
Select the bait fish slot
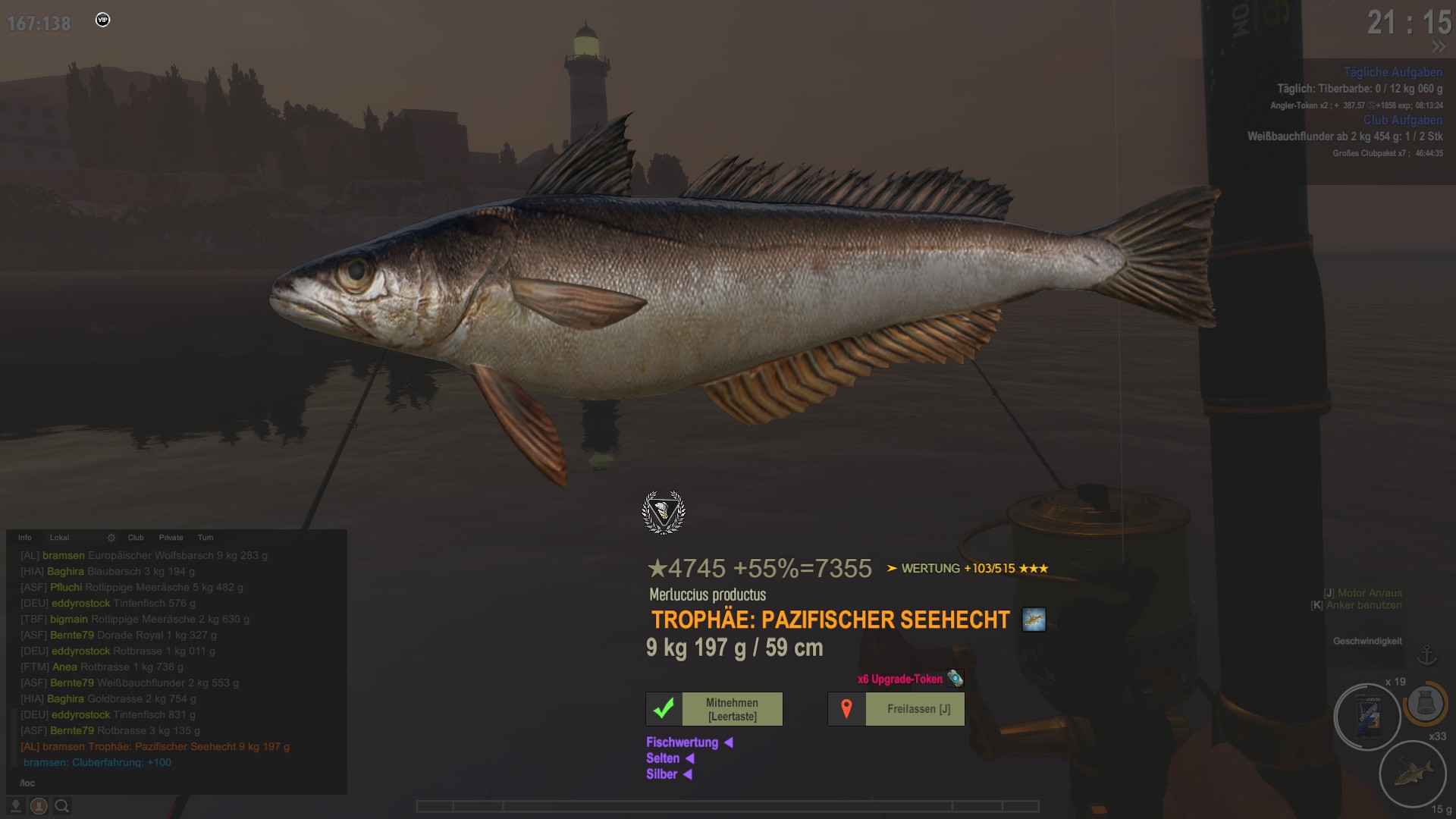[1413, 774]
